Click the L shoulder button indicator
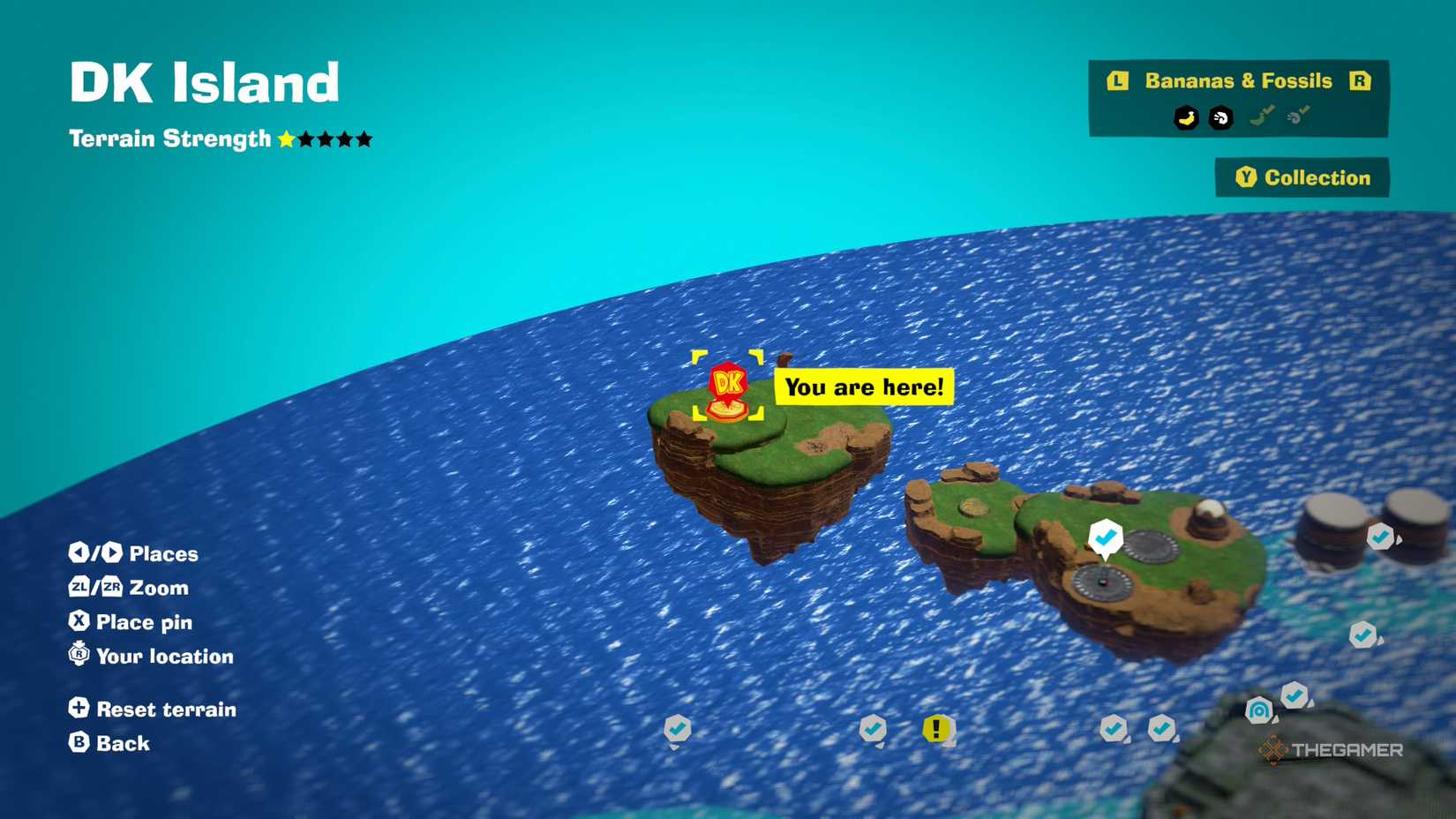Viewport: 1456px width, 819px height. [x=1118, y=80]
